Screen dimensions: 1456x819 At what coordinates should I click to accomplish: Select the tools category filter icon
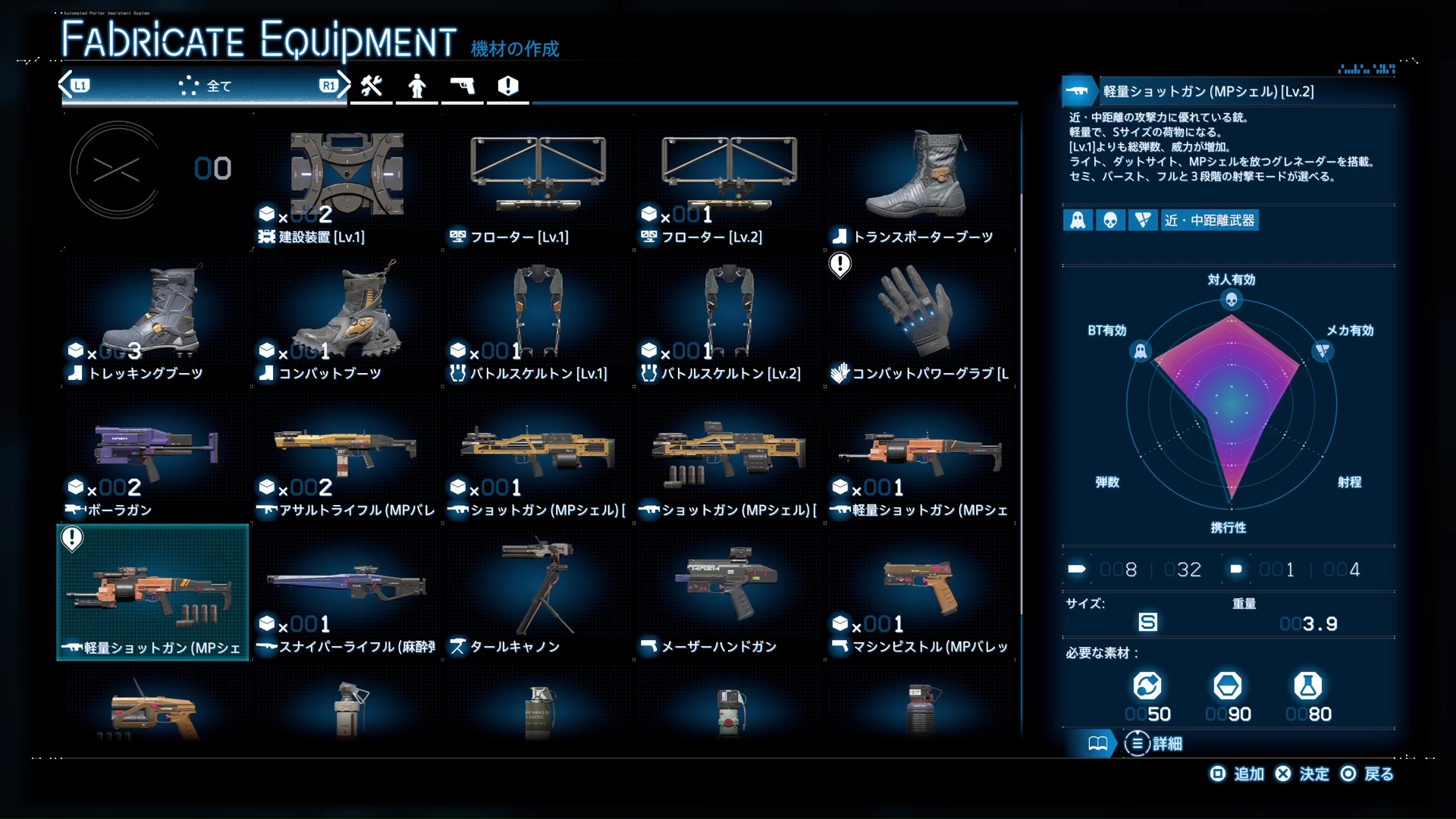point(371,86)
